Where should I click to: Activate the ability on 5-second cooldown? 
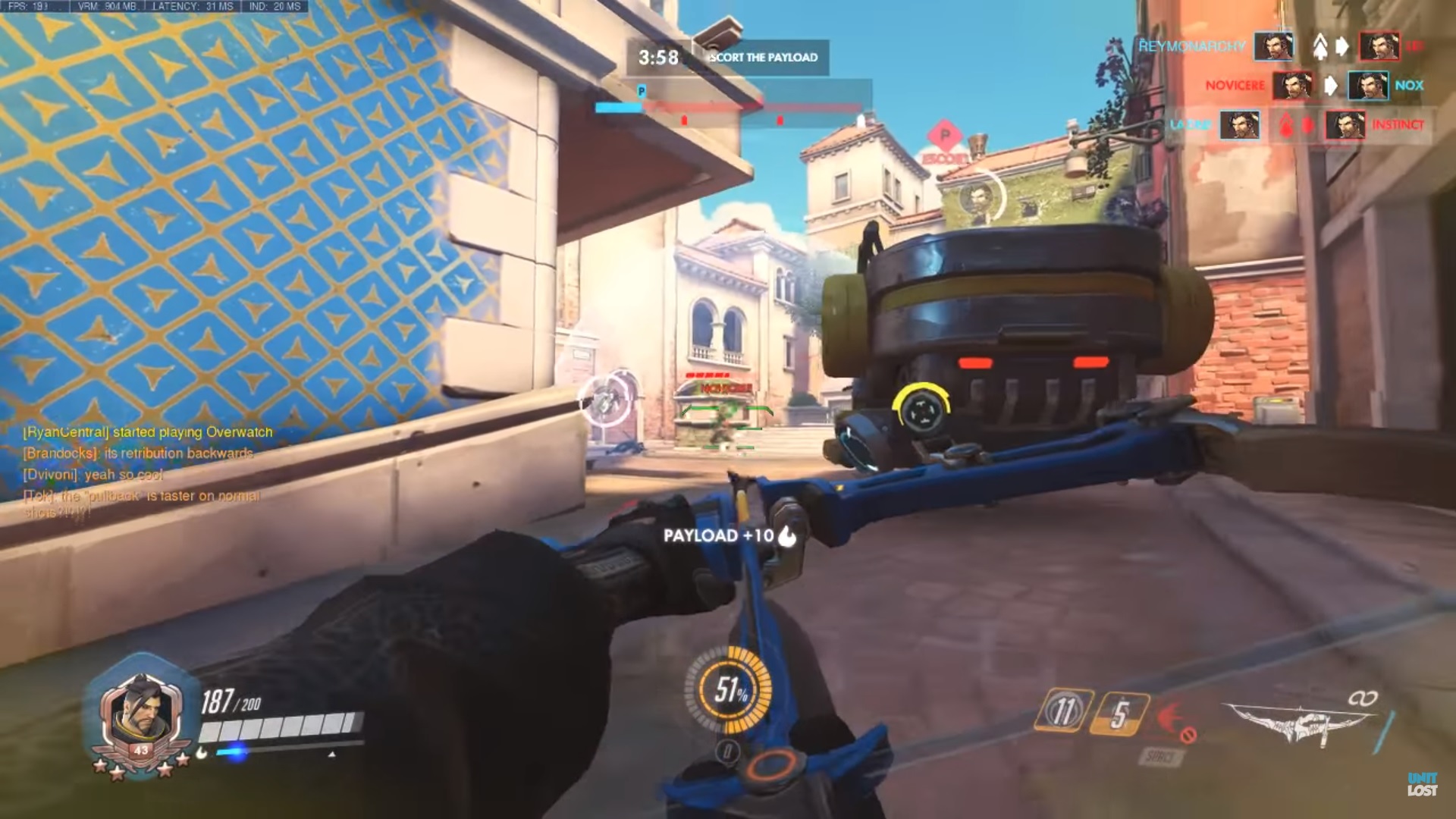pos(1119,714)
